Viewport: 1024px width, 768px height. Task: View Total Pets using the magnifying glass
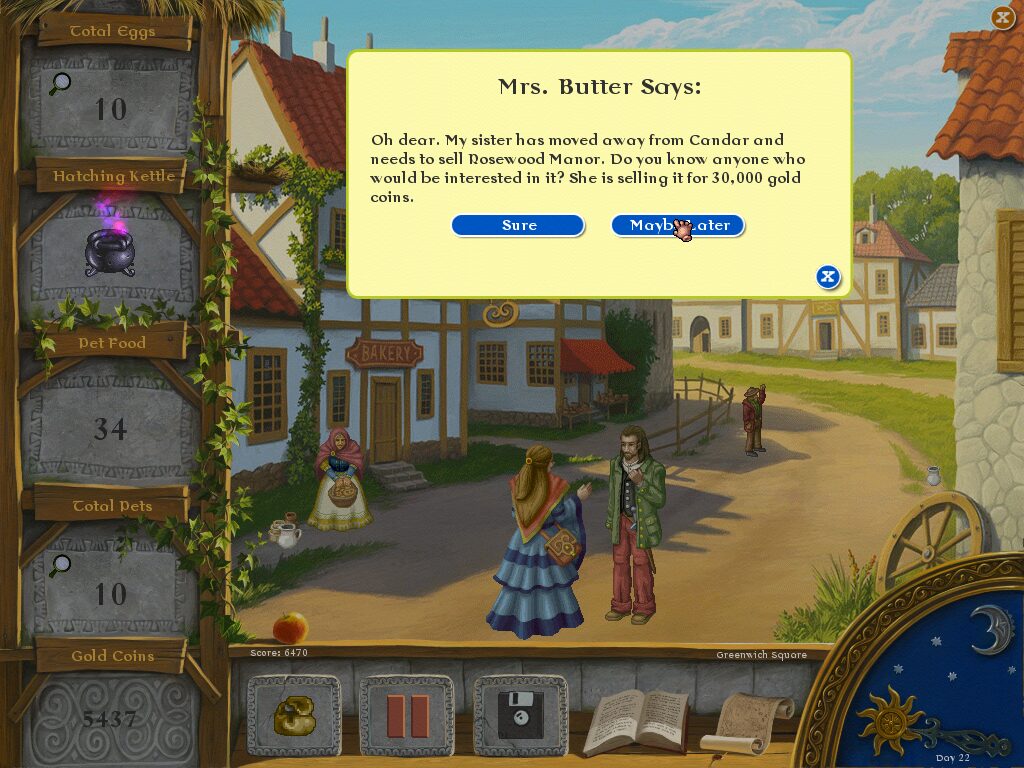(60, 566)
